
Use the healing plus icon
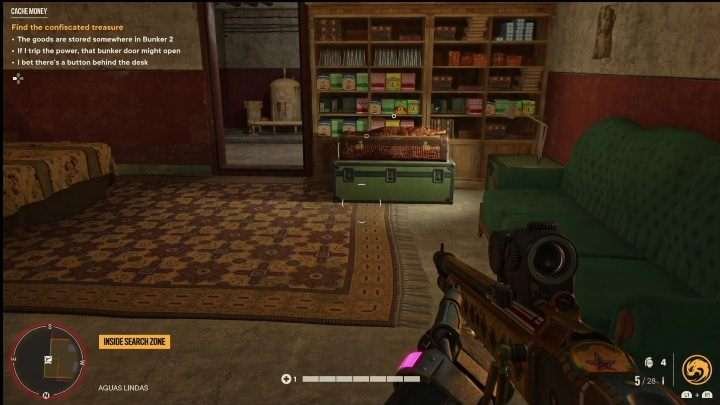[x=287, y=379]
